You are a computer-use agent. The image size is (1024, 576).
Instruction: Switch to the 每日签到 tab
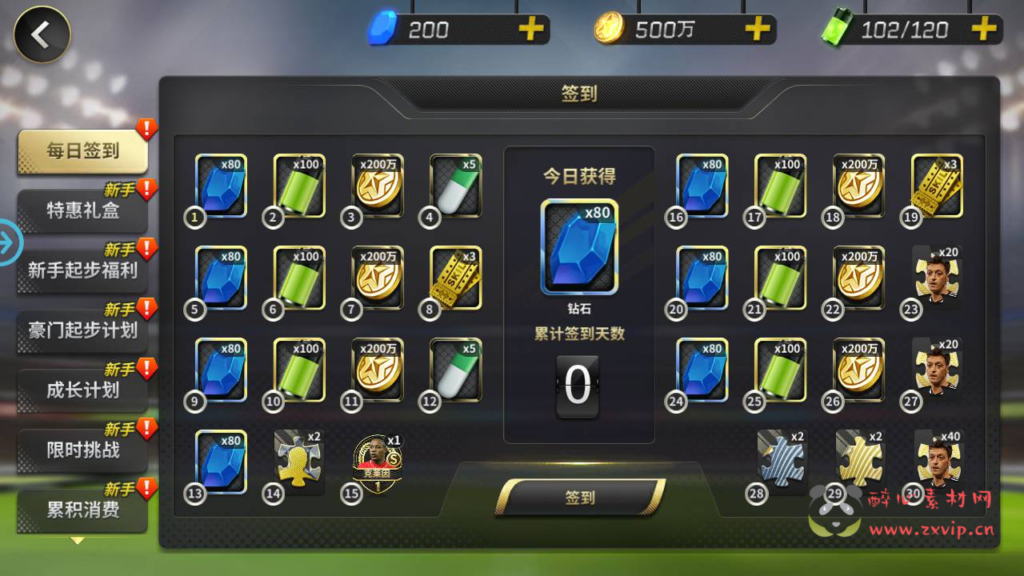click(x=83, y=152)
